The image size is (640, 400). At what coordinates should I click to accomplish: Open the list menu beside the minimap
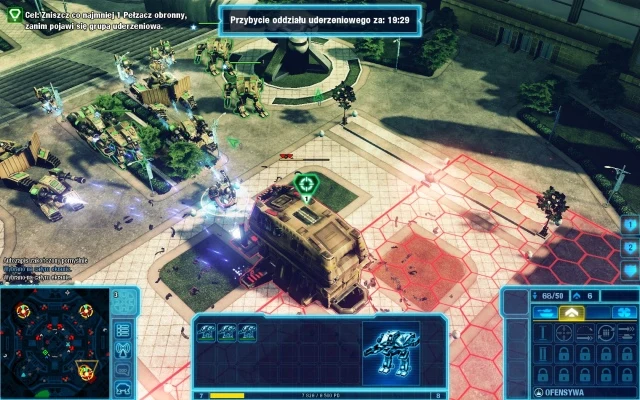[124, 329]
